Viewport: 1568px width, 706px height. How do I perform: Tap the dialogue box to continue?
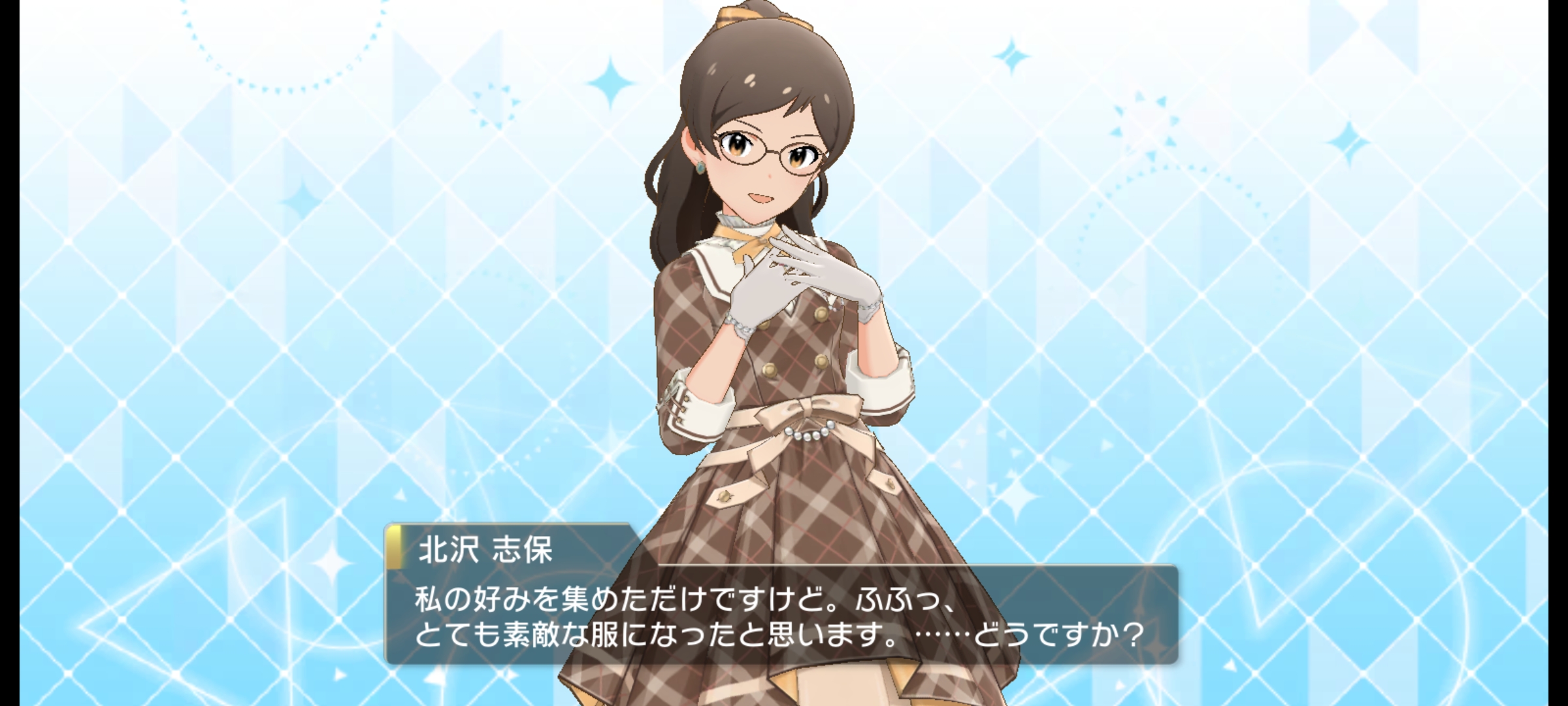781,617
